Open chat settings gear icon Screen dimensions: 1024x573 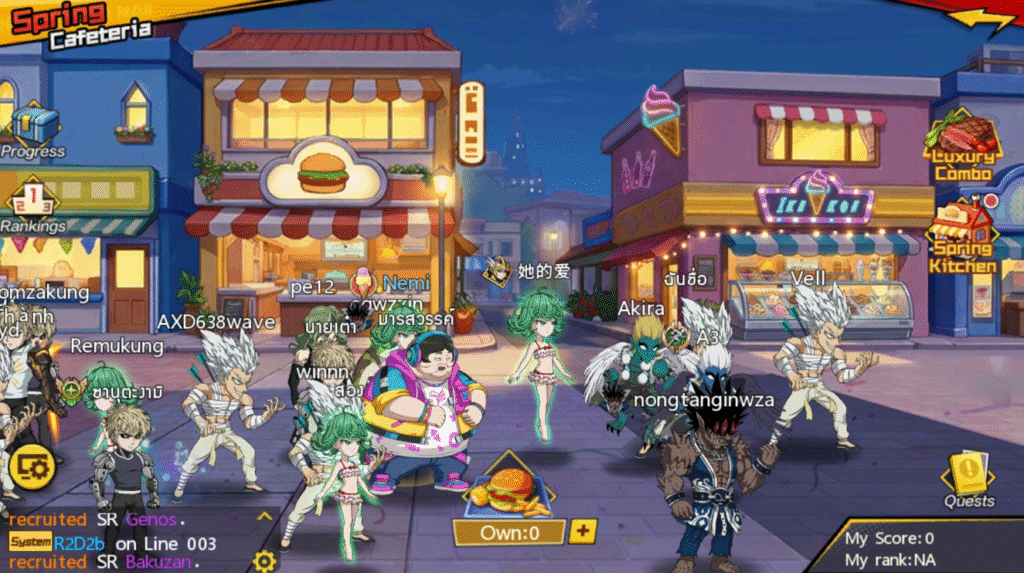tap(264, 561)
